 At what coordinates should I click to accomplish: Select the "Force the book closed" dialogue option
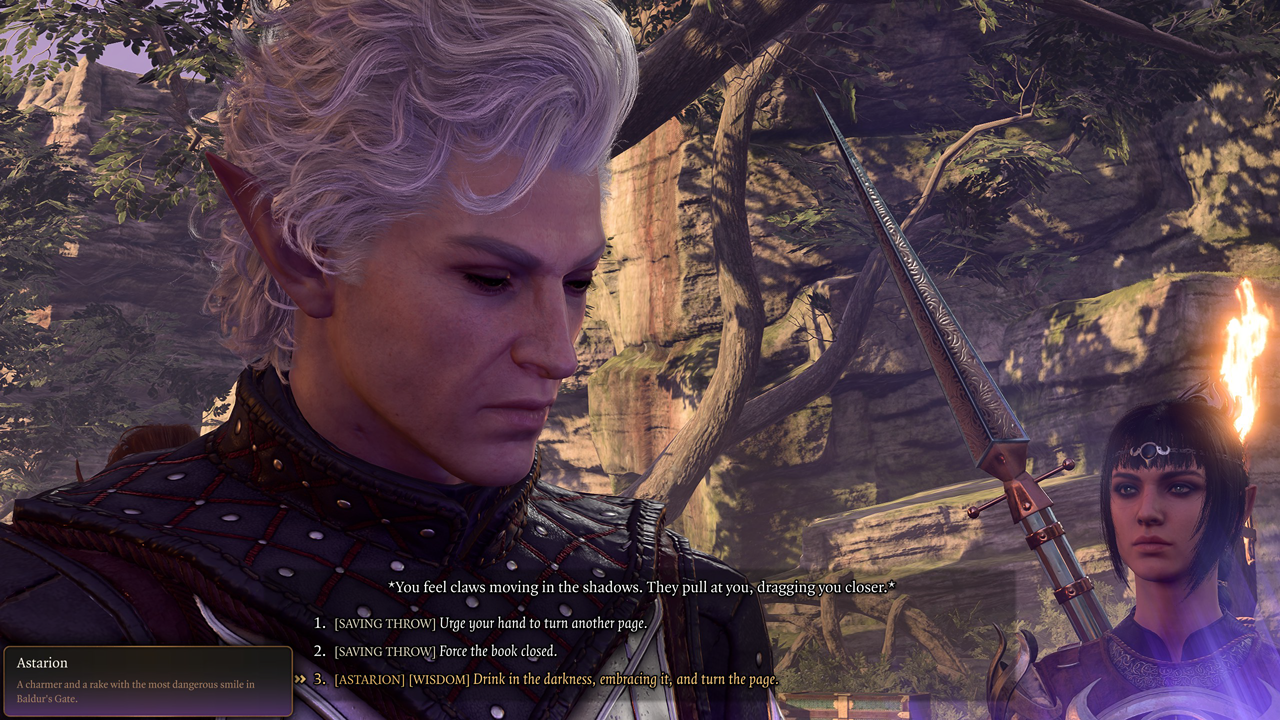pos(460,650)
